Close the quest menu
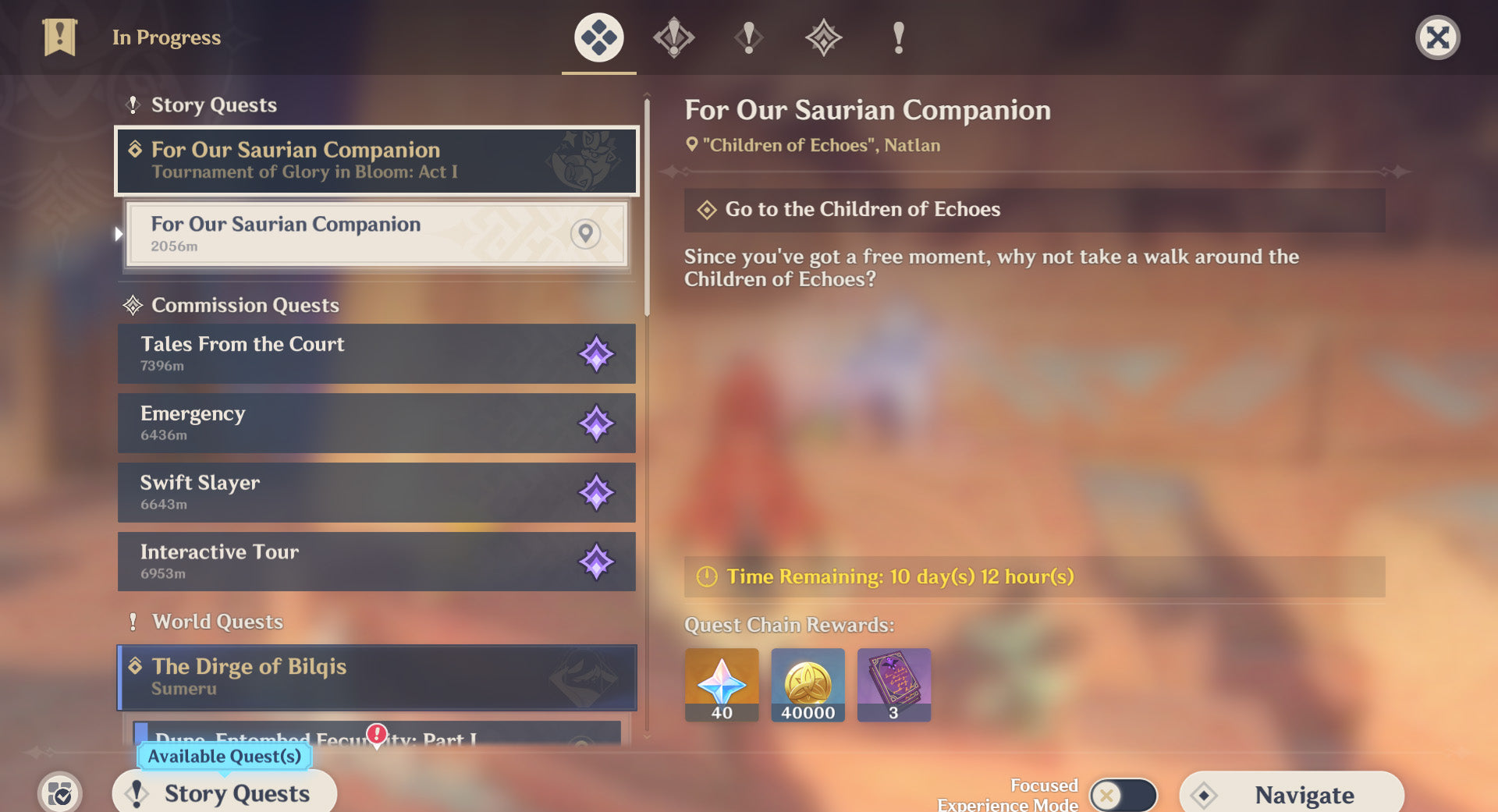 tap(1437, 37)
